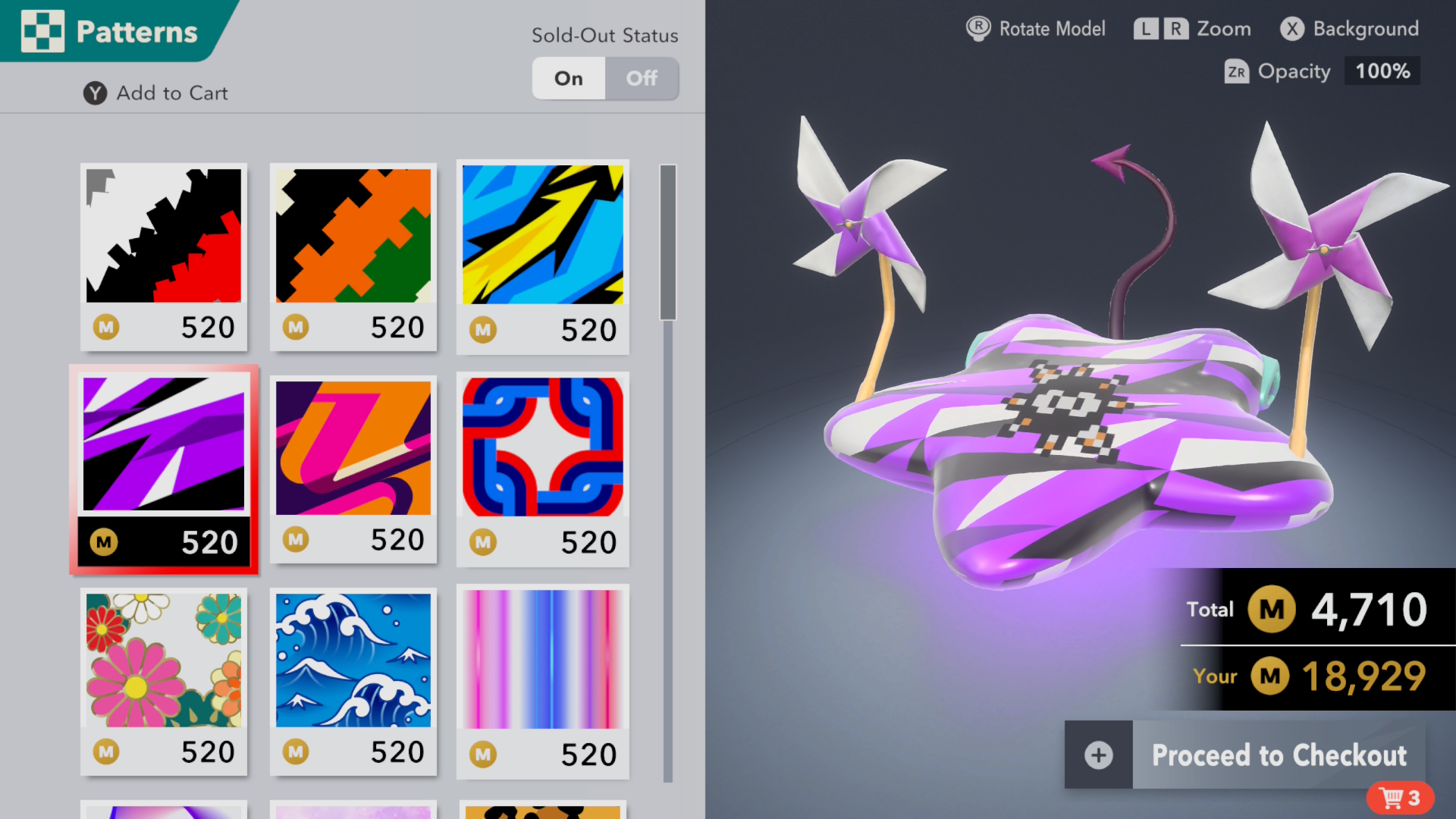
Task: Click the L Zoom shoulder-button icon
Action: pyautogui.click(x=1147, y=29)
